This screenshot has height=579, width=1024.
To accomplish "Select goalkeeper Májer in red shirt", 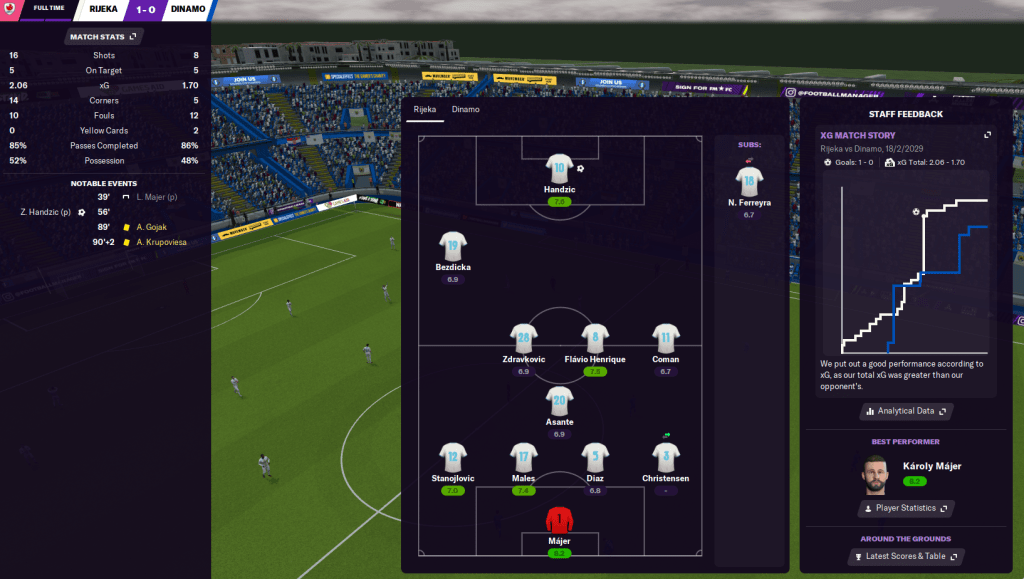I will [559, 521].
